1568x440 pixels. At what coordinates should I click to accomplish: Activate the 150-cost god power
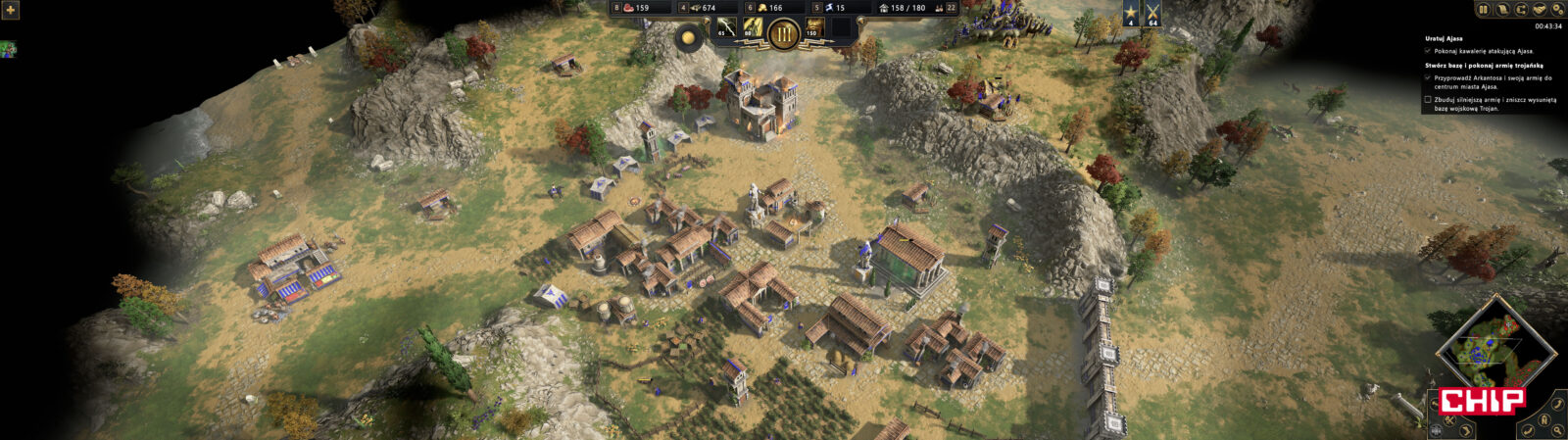(813, 28)
